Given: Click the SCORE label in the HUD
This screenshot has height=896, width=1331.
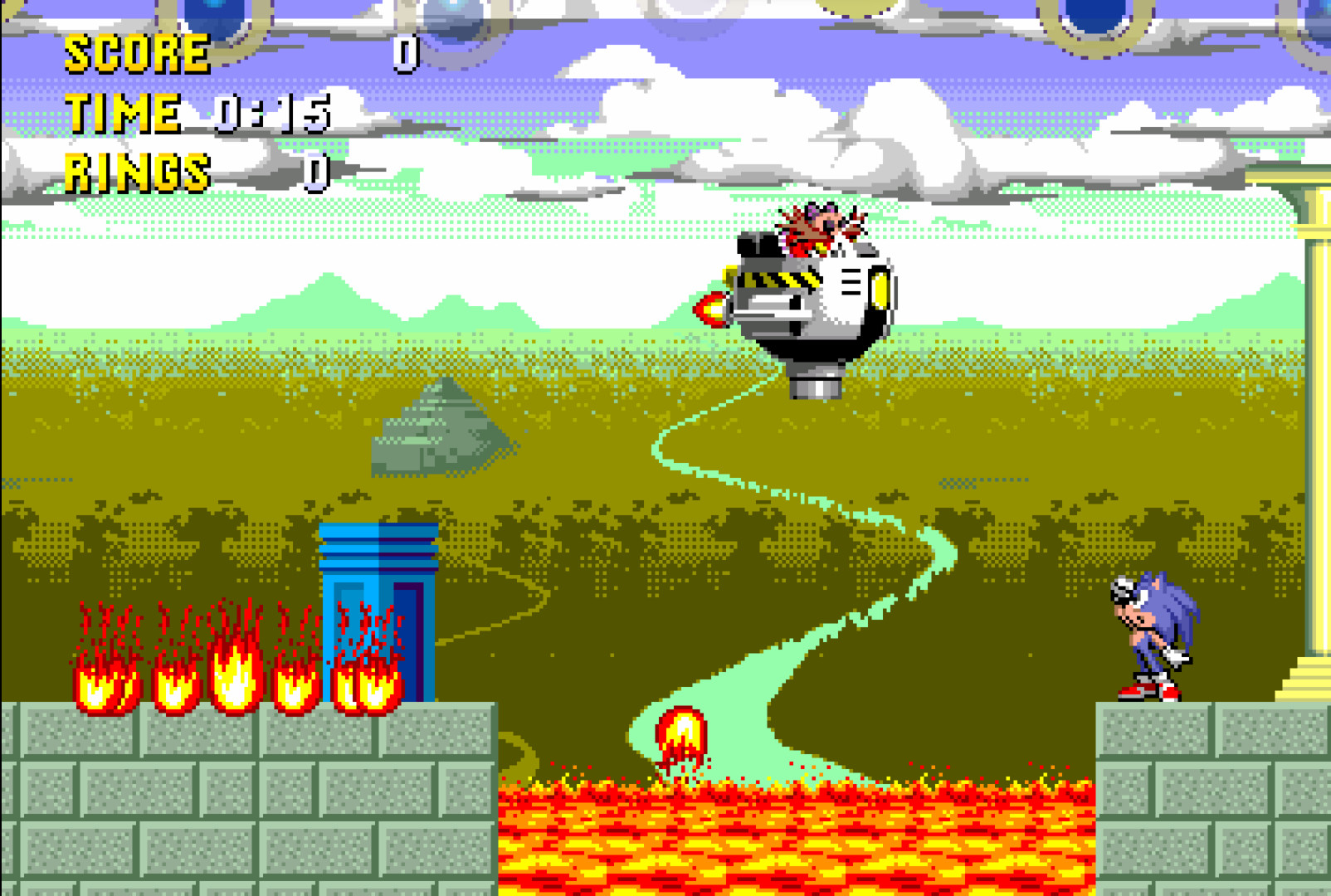Looking at the screenshot, I should click(137, 54).
